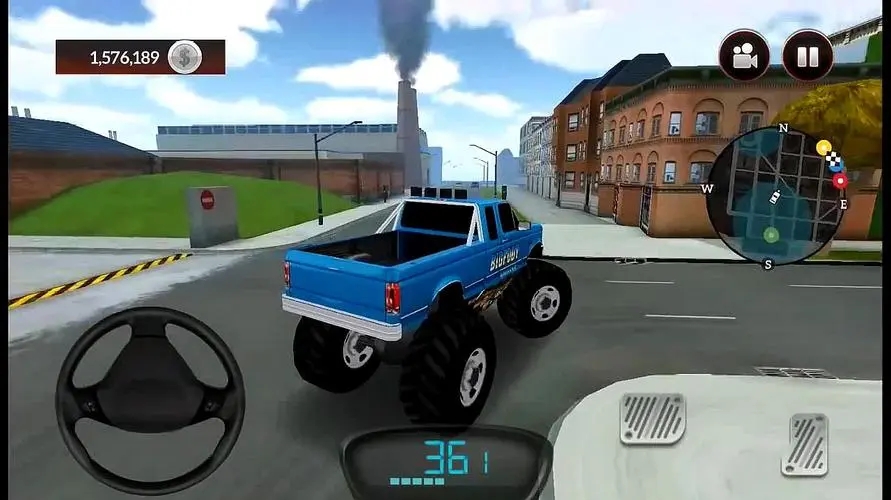The height and width of the screenshot is (500, 891).
Task: Switch camera view with the camera button
Action: [x=744, y=55]
